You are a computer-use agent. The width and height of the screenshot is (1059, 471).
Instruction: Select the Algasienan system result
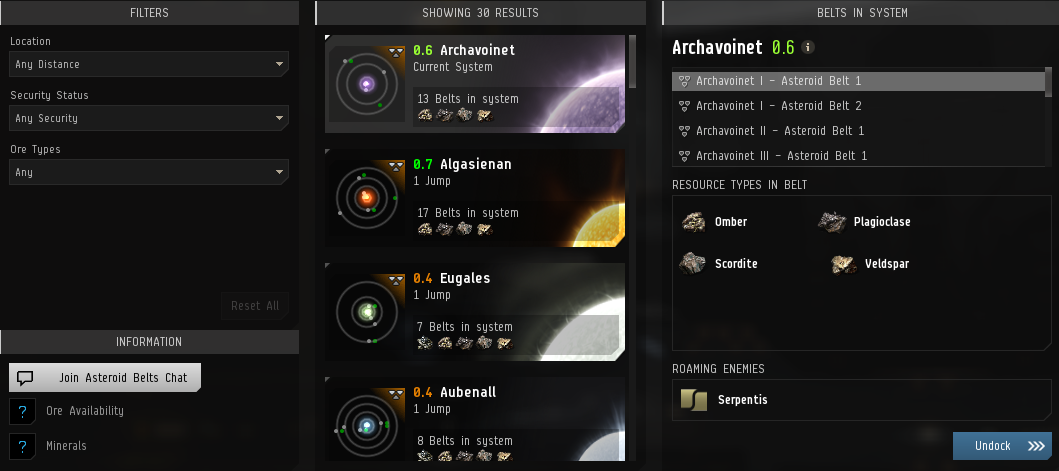coord(475,198)
